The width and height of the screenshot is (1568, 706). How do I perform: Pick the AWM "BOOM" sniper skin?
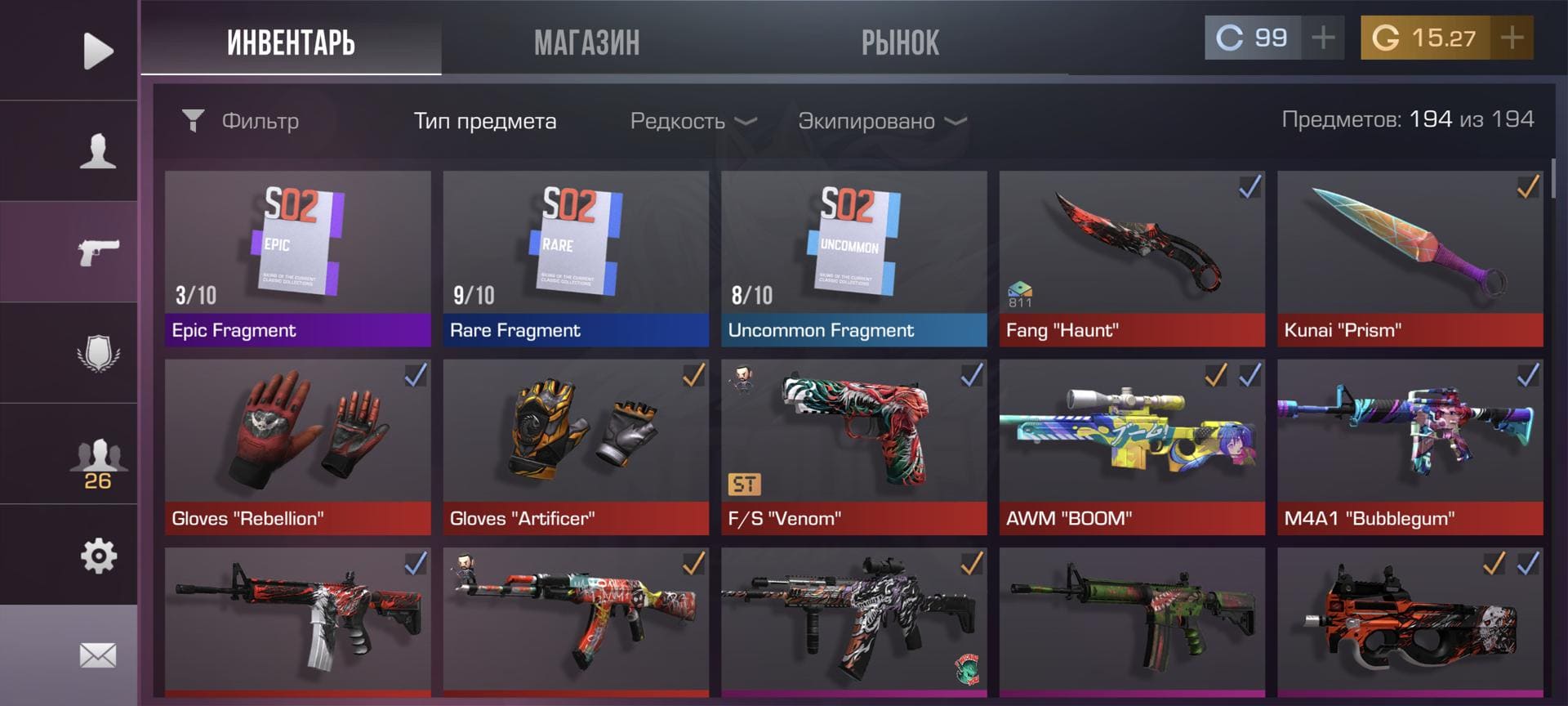[x=1132, y=446]
